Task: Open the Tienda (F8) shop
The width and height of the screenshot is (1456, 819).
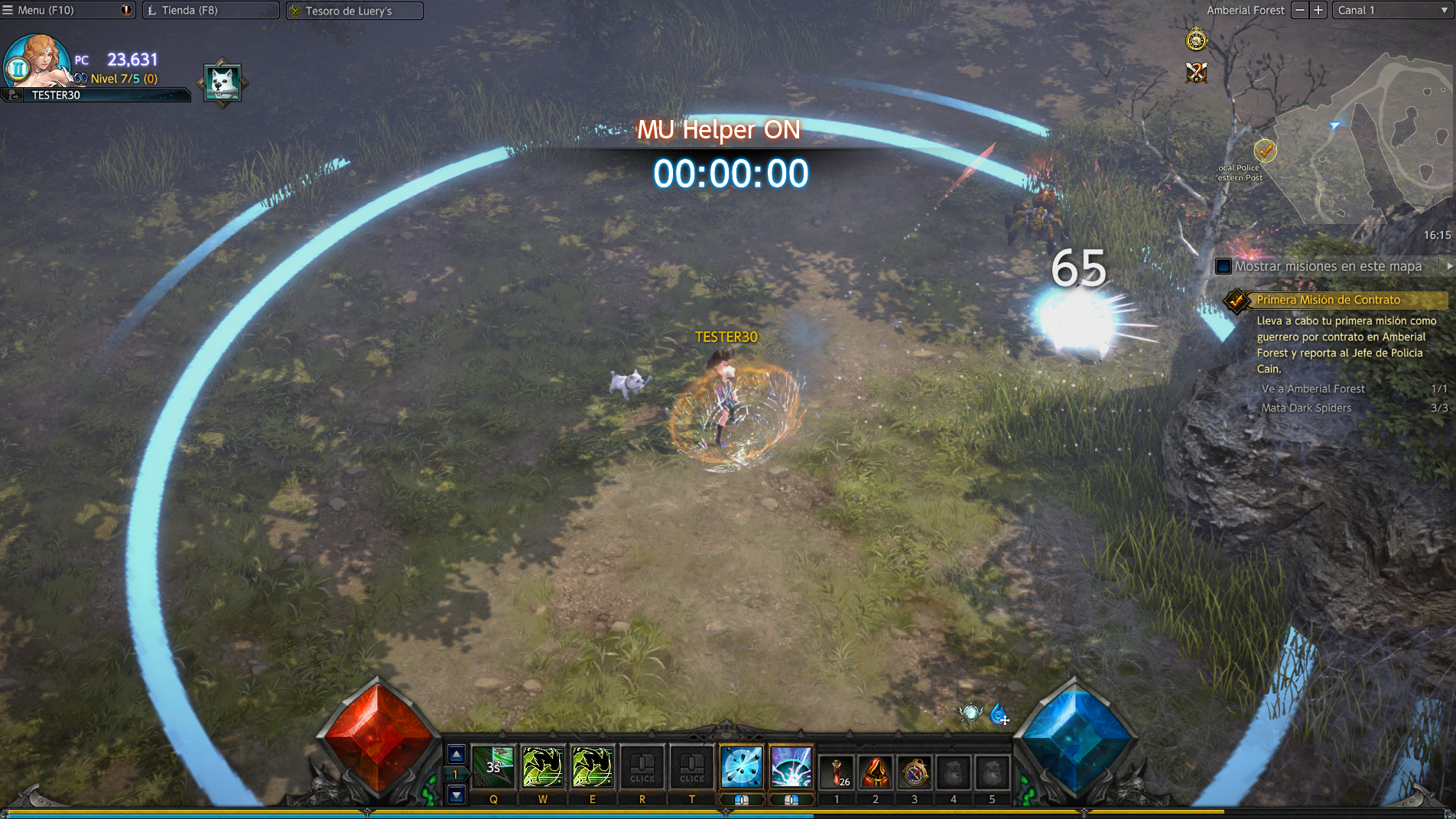Action: (x=190, y=11)
